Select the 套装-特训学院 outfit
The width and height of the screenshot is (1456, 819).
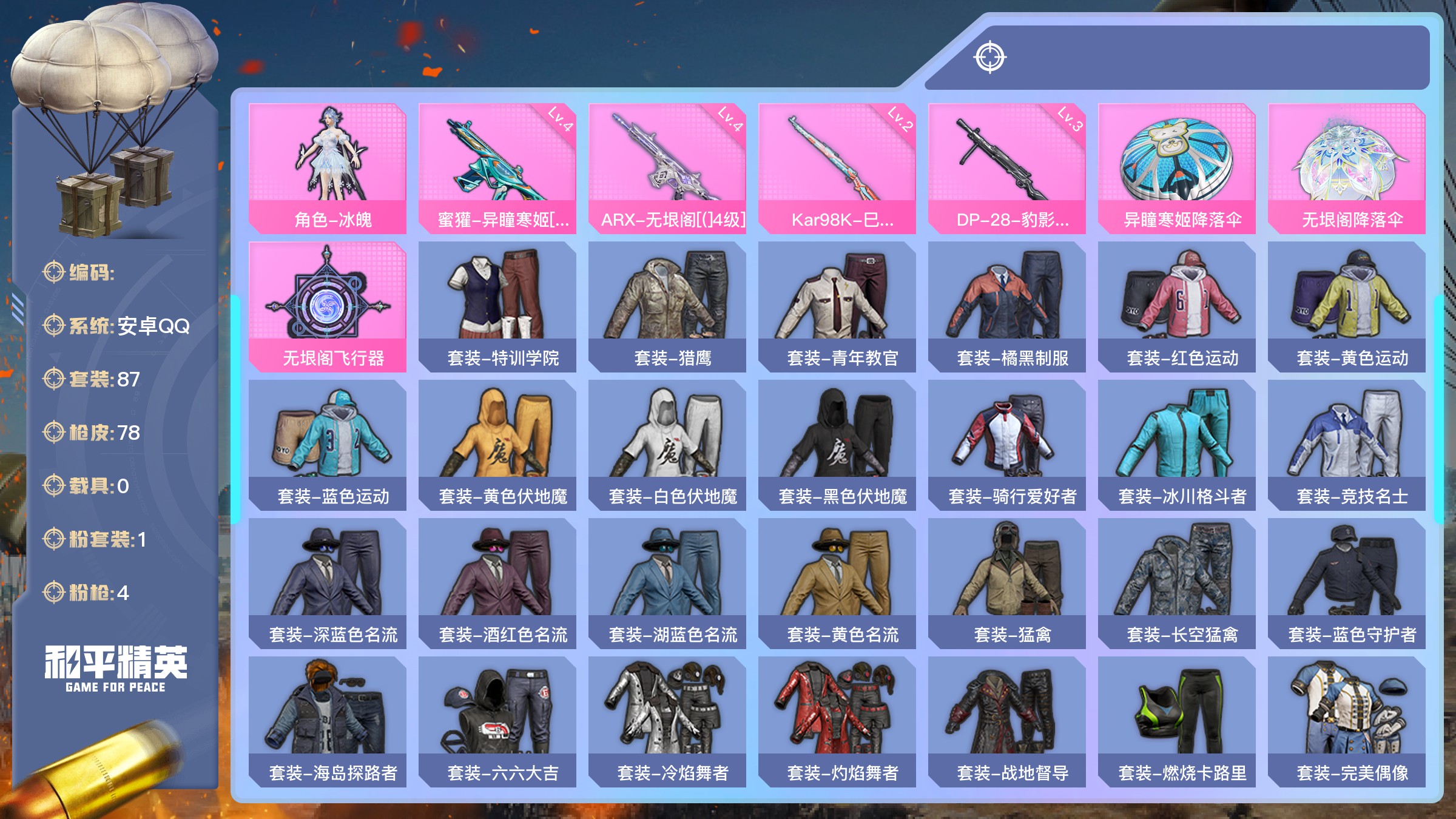click(x=497, y=306)
